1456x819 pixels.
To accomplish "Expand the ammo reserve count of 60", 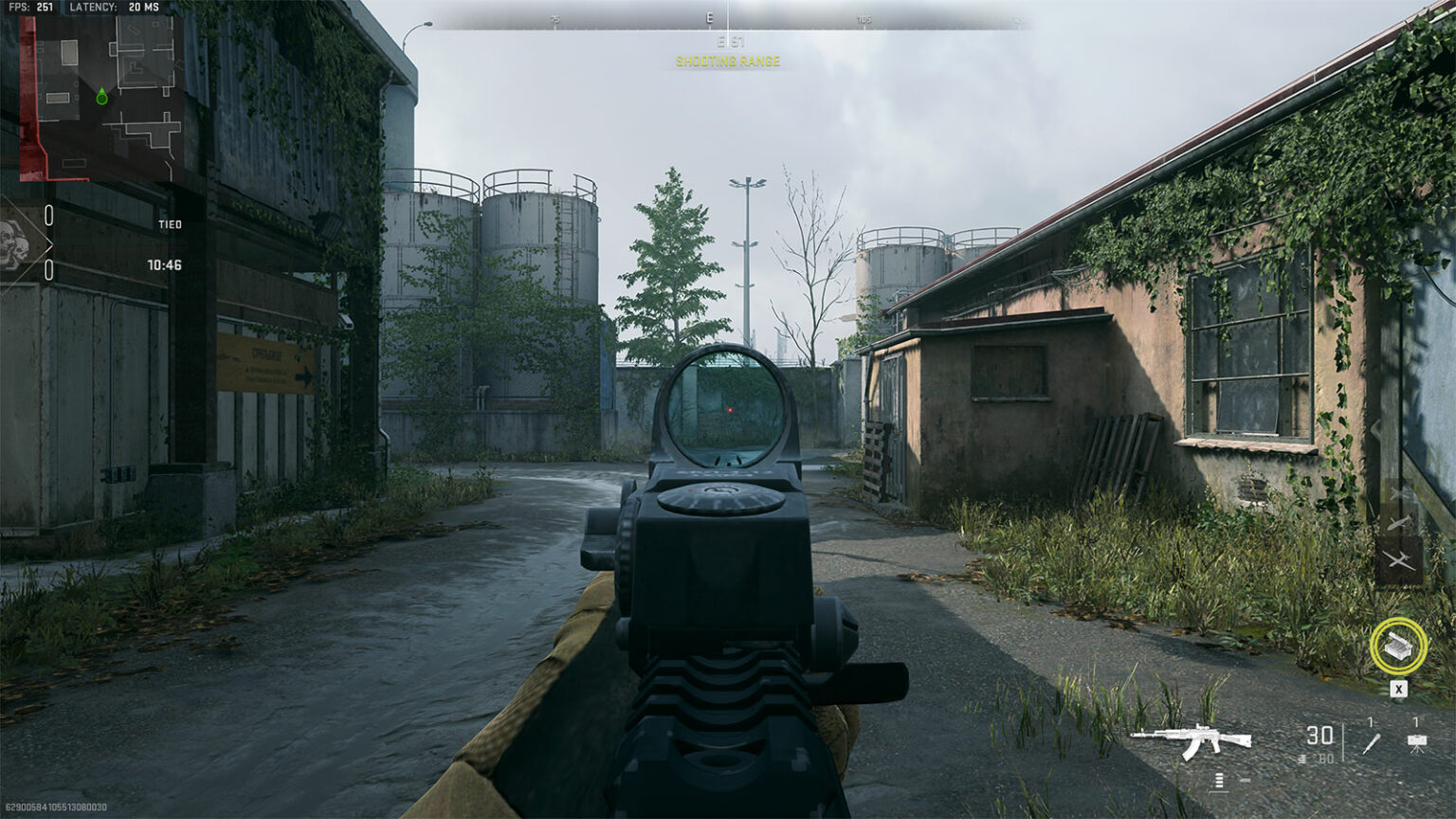I will pyautogui.click(x=1325, y=758).
